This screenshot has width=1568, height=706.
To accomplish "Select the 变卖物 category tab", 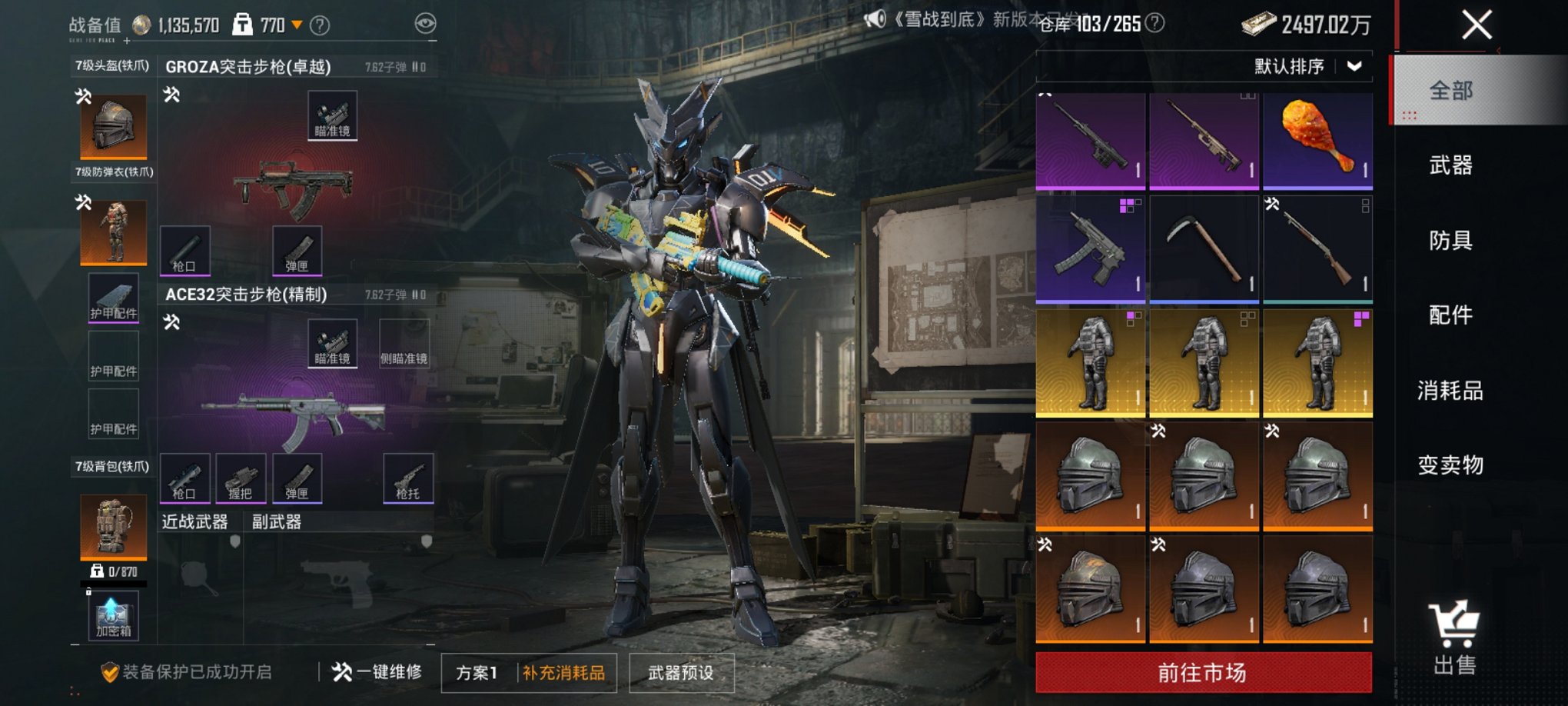I will coord(1450,465).
